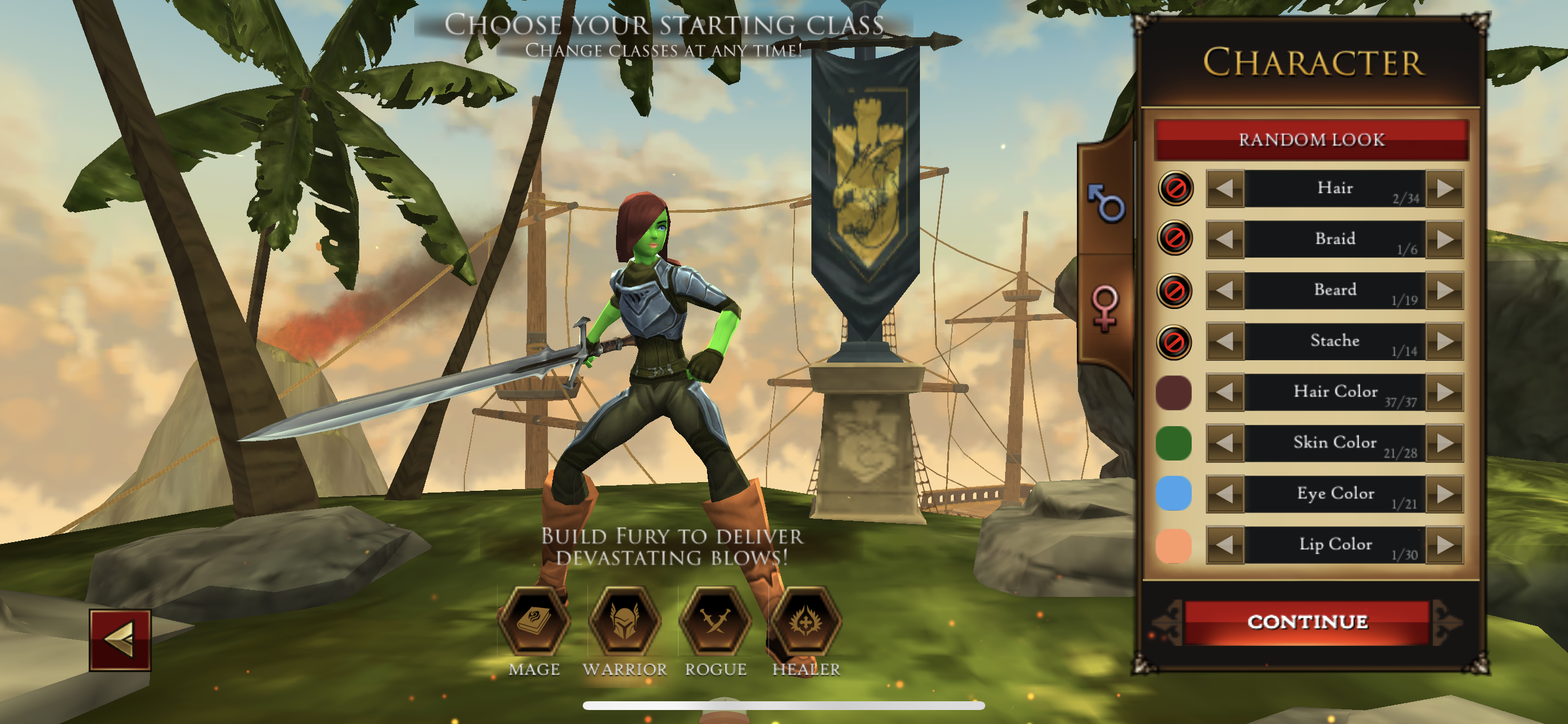Remove hair using the Hair clear icon

[1175, 189]
